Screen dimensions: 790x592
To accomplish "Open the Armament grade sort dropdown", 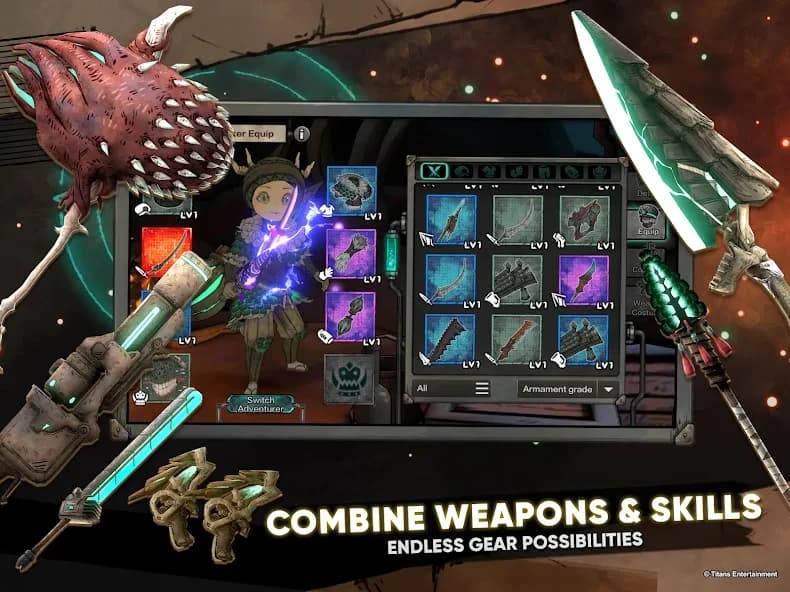I will click(567, 389).
